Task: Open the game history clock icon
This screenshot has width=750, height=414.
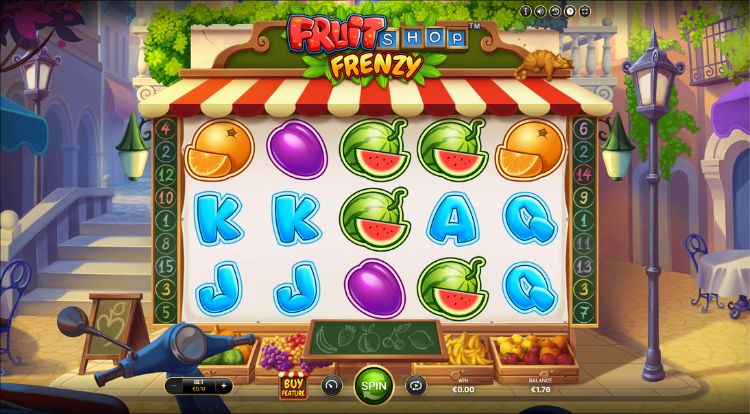Action: [x=555, y=12]
